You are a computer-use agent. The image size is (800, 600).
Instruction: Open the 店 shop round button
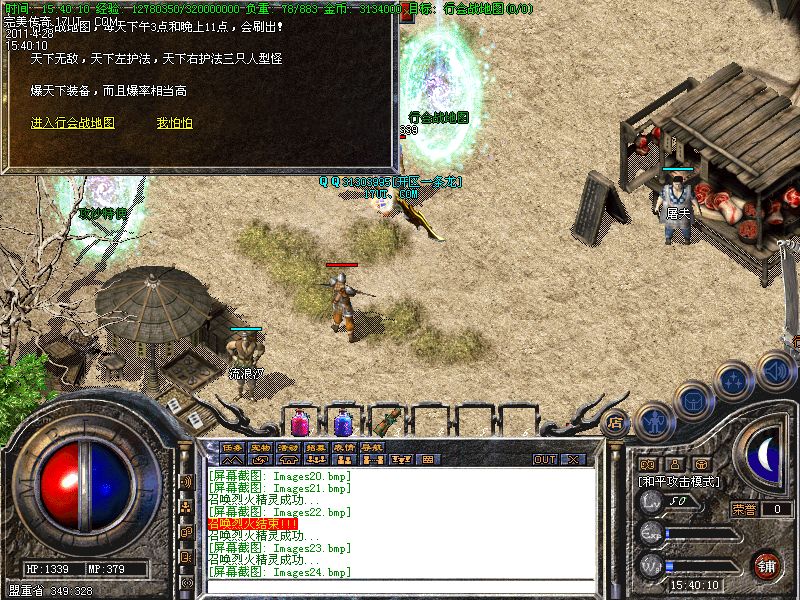[x=617, y=422]
